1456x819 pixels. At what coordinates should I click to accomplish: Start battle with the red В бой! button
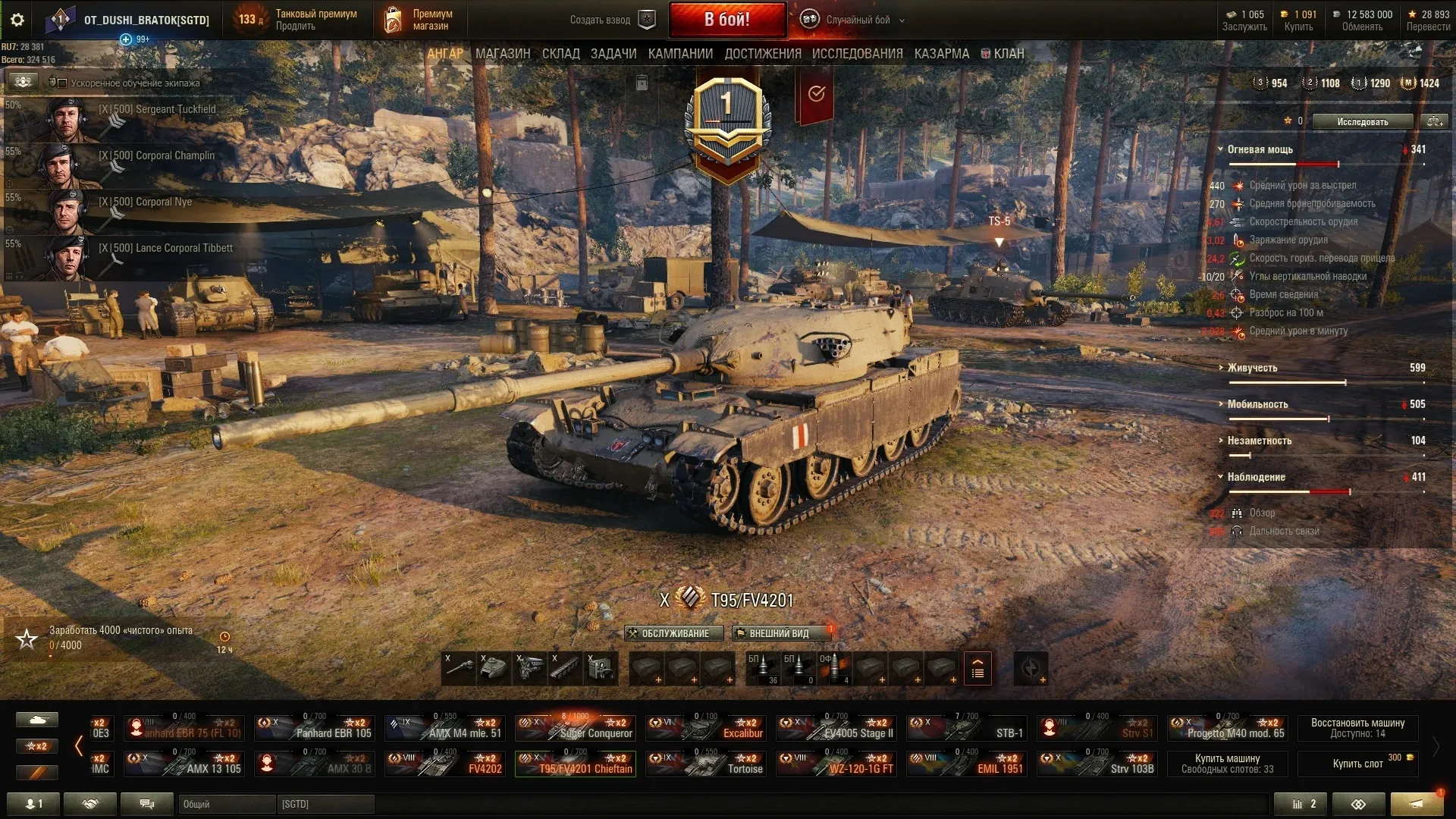(727, 20)
